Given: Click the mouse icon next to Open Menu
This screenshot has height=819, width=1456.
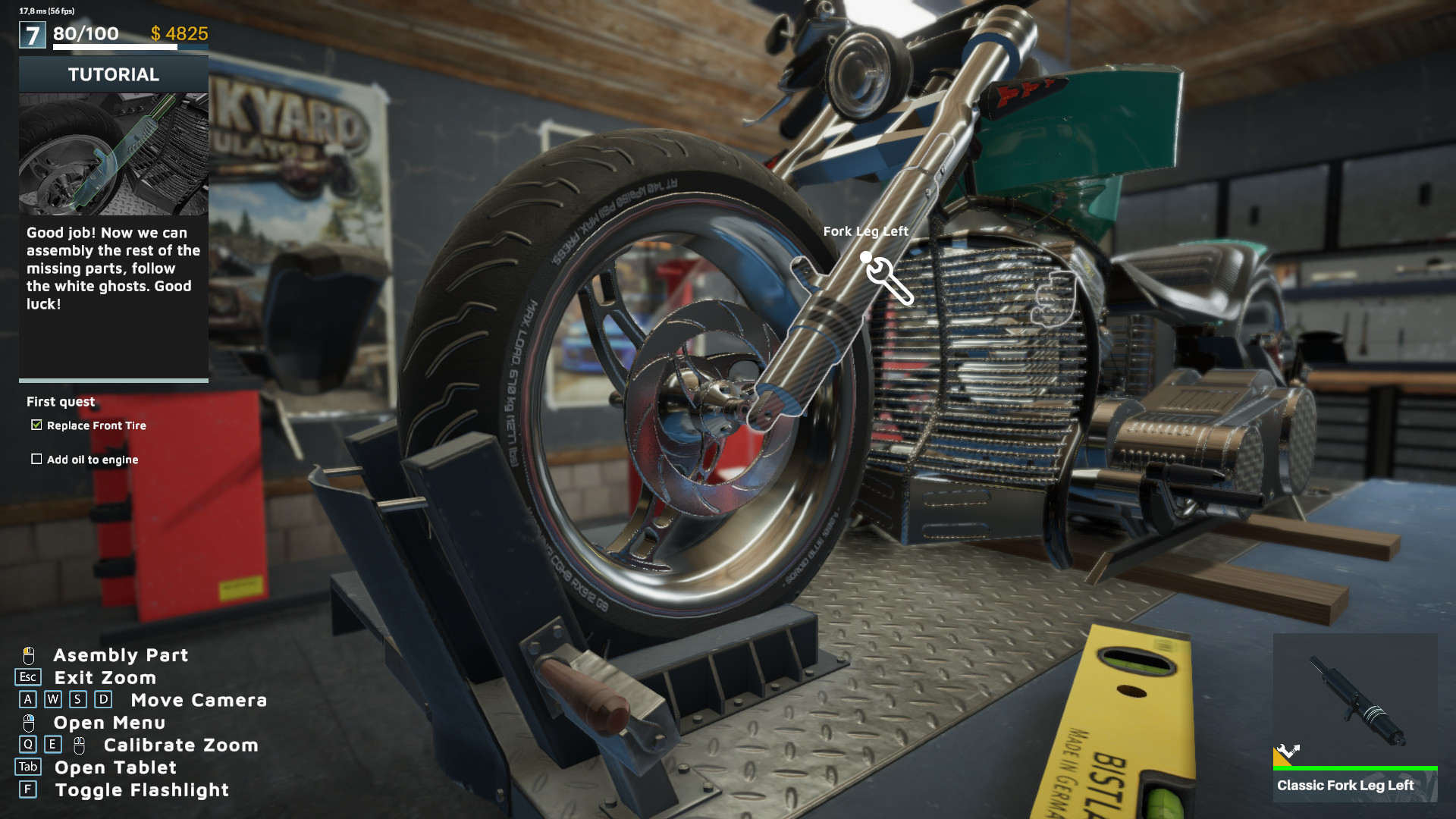Looking at the screenshot, I should 29,723.
